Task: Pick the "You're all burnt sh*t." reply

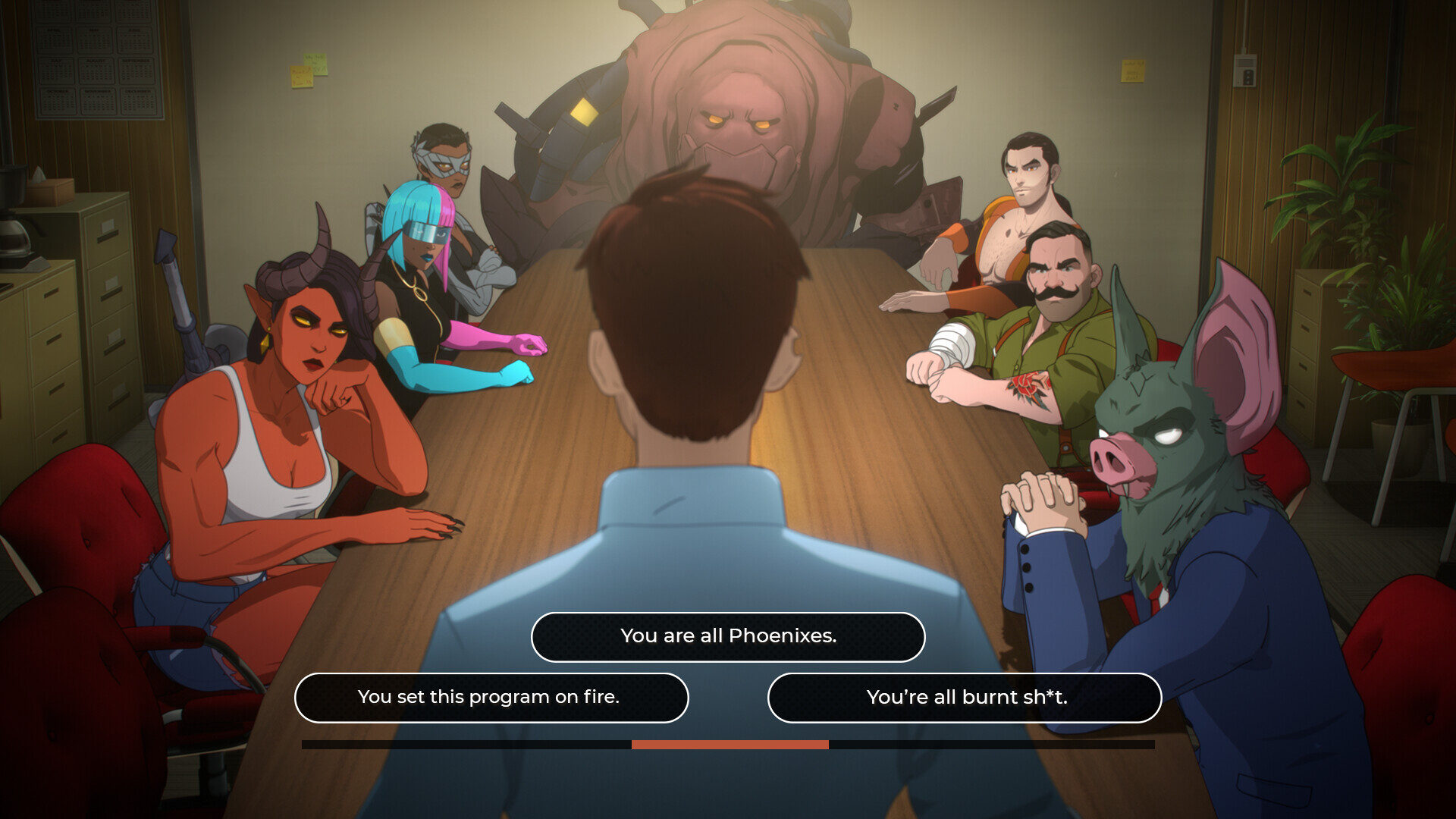Action: coord(965,697)
